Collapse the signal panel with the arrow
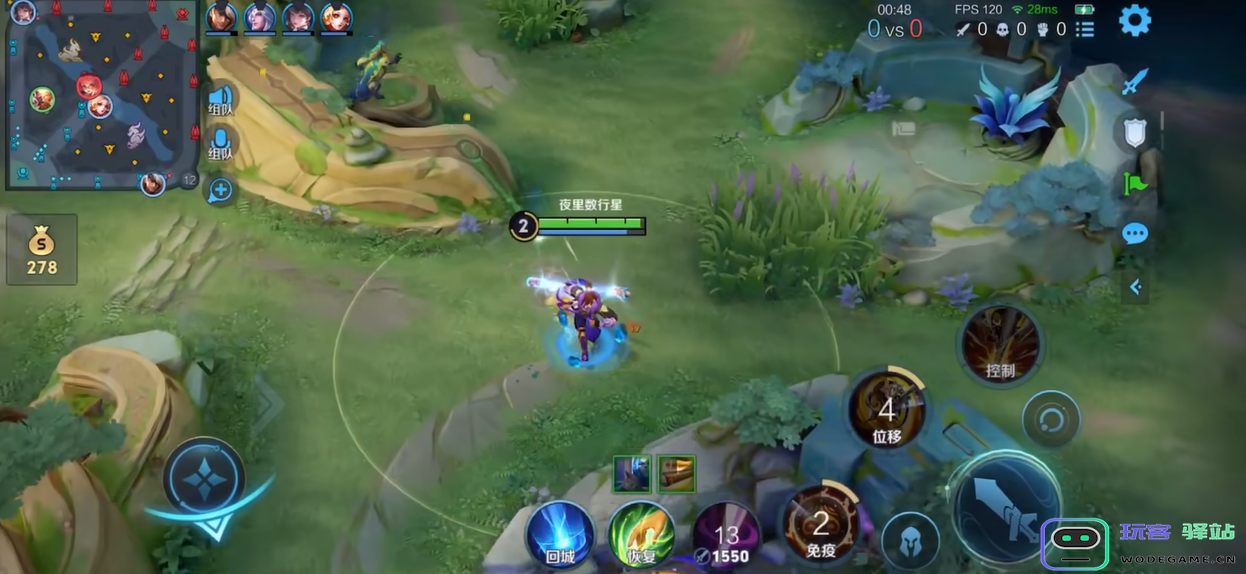Image resolution: width=1246 pixels, height=574 pixels. [1135, 287]
